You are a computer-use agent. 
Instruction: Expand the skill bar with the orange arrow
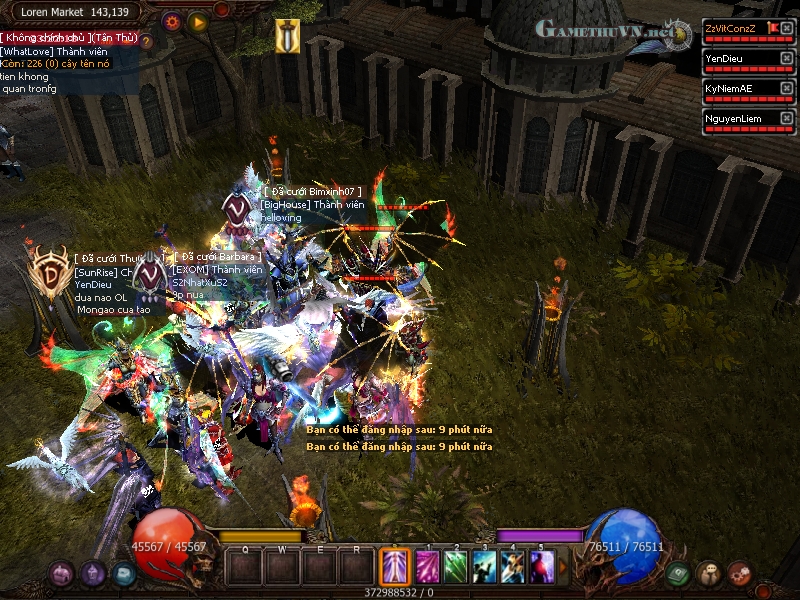563,568
